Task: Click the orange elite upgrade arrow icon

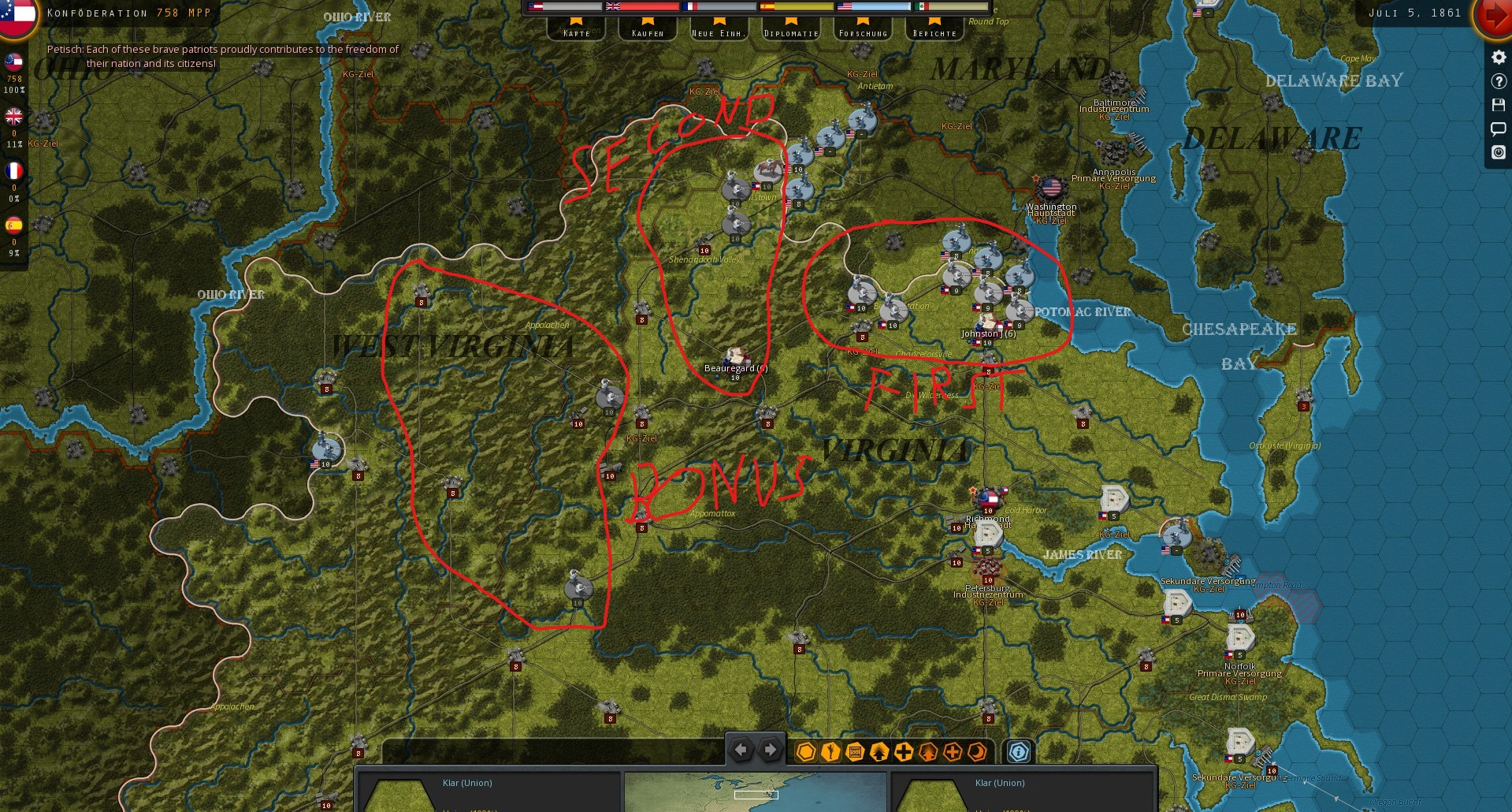Action: [928, 752]
